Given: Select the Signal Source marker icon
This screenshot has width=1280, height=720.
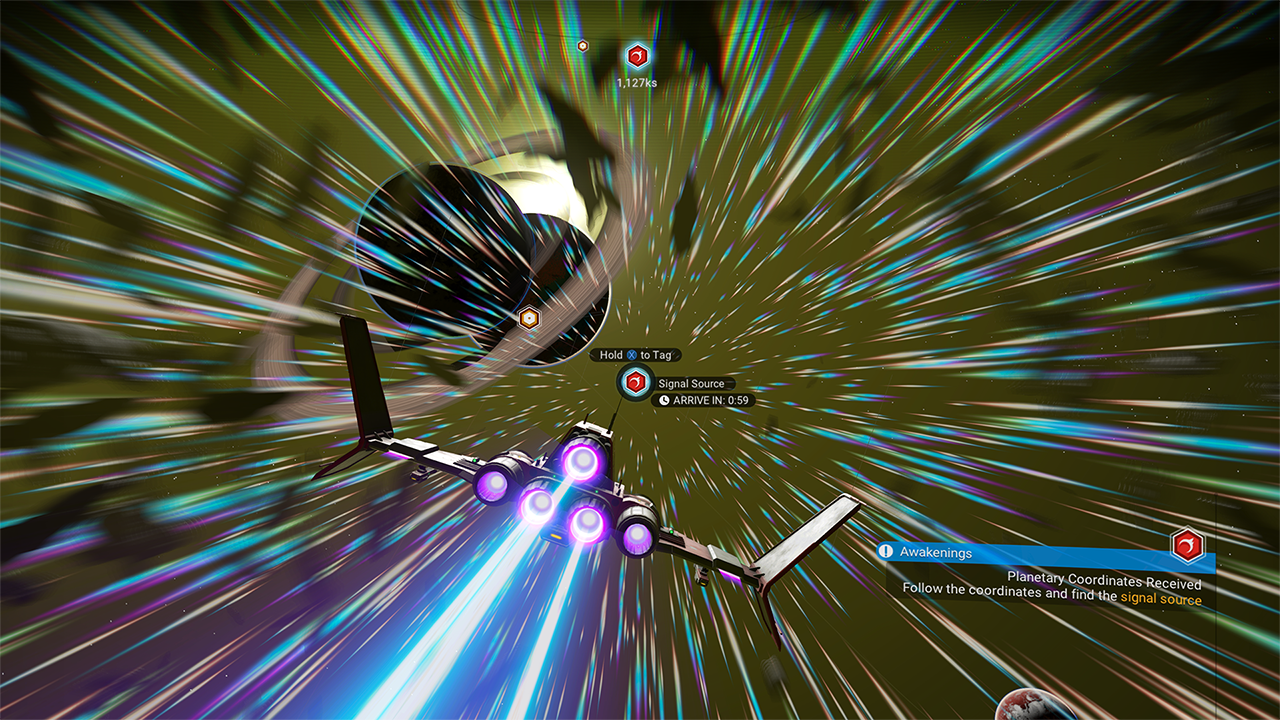Looking at the screenshot, I should (634, 382).
